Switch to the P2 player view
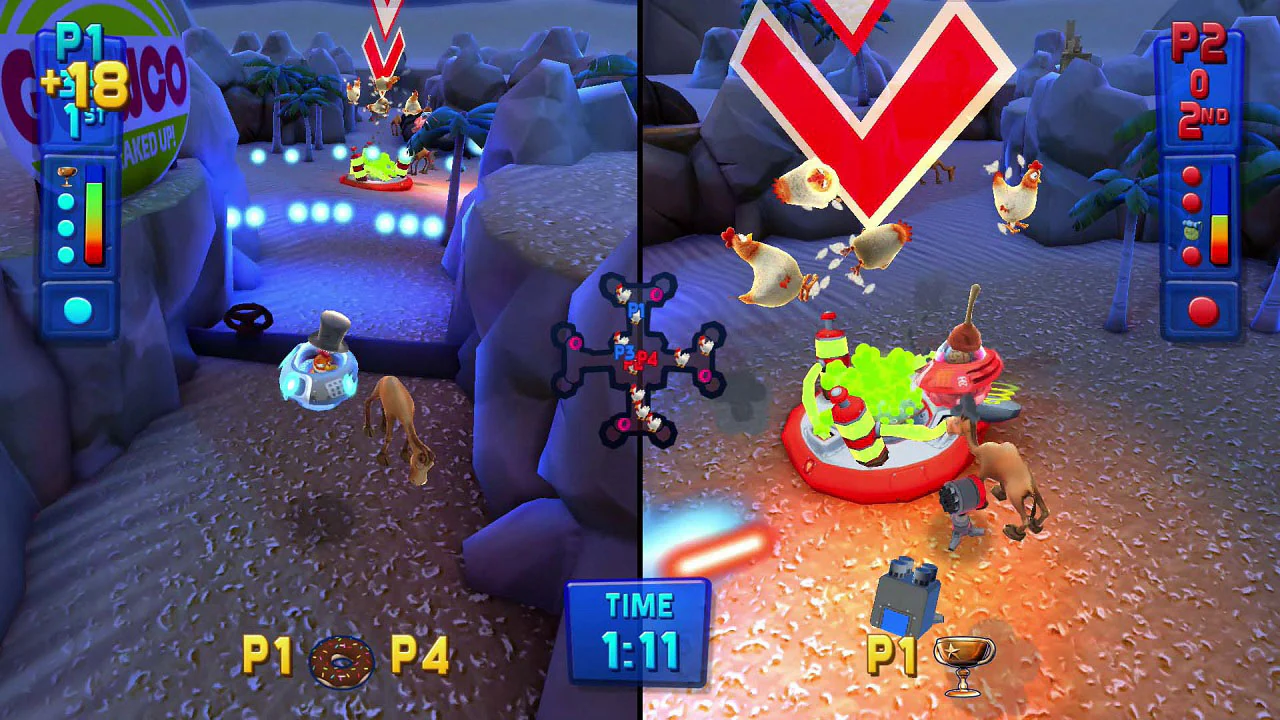Viewport: 1280px width, 720px height. point(960,360)
